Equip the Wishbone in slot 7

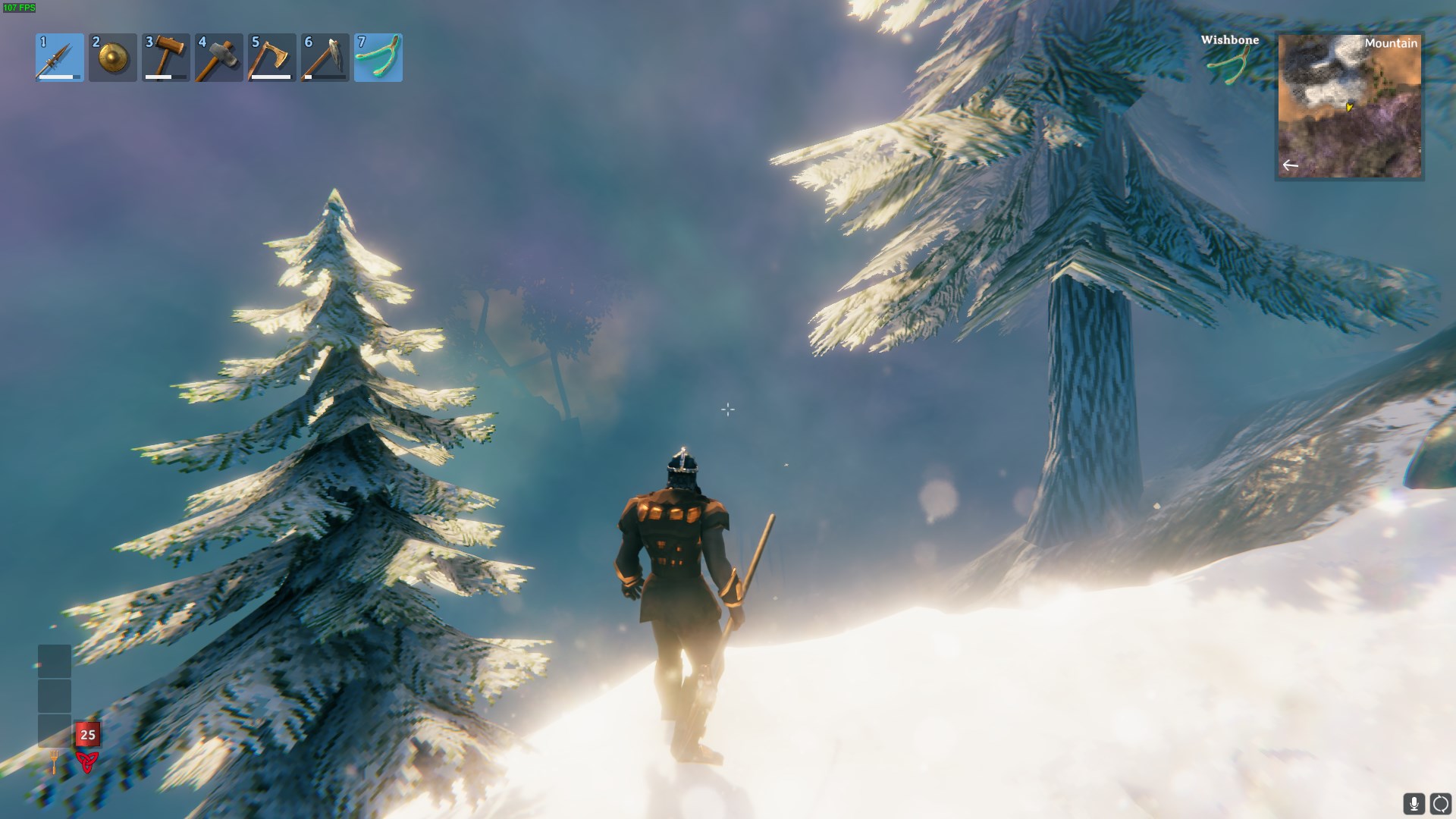(x=378, y=58)
